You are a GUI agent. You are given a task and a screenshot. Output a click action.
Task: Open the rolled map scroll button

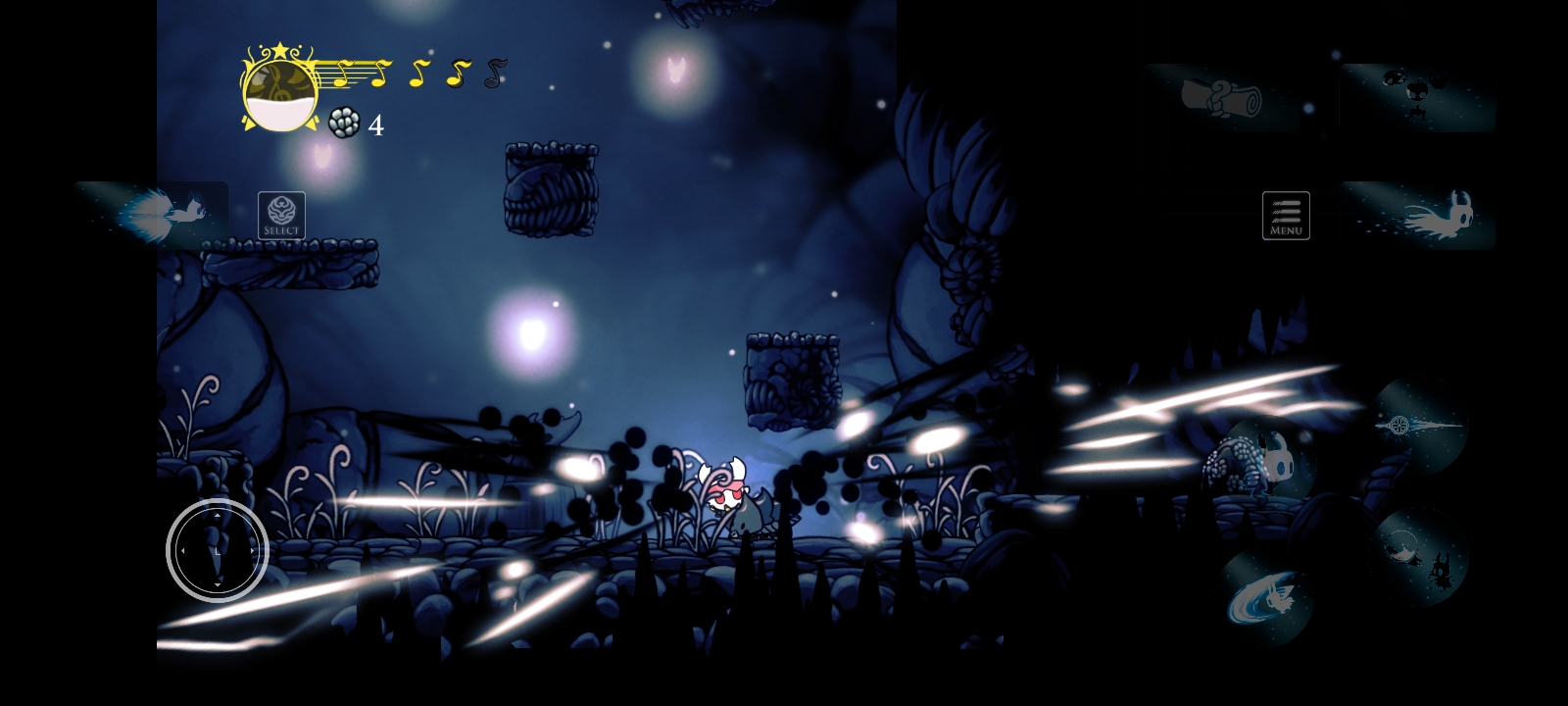point(1221,98)
